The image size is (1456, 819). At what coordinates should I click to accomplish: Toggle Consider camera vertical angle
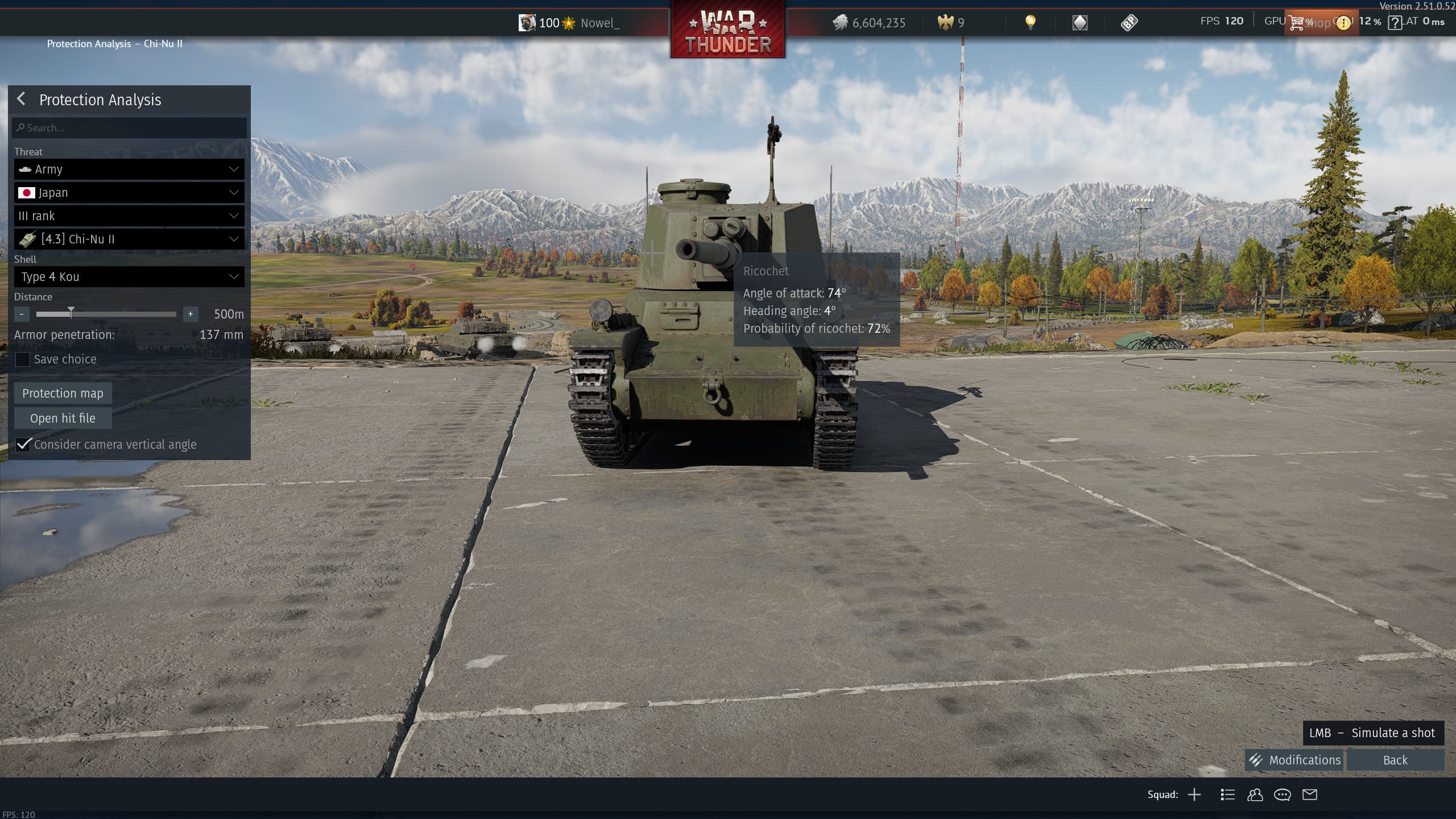pyautogui.click(x=23, y=445)
